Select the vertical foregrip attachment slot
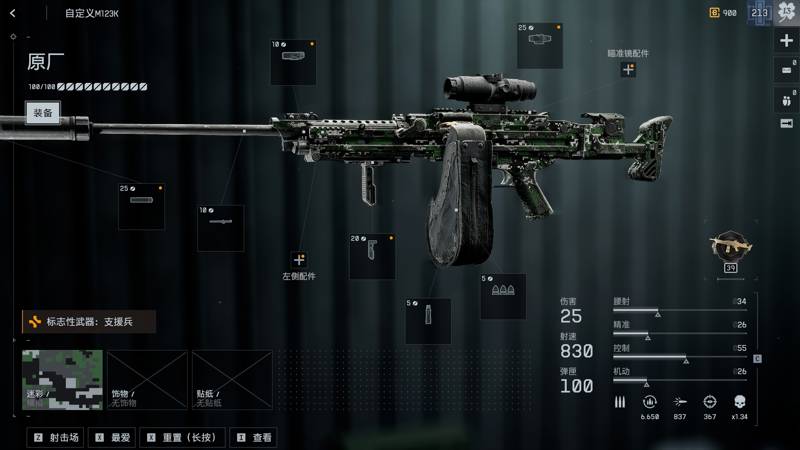 372,257
